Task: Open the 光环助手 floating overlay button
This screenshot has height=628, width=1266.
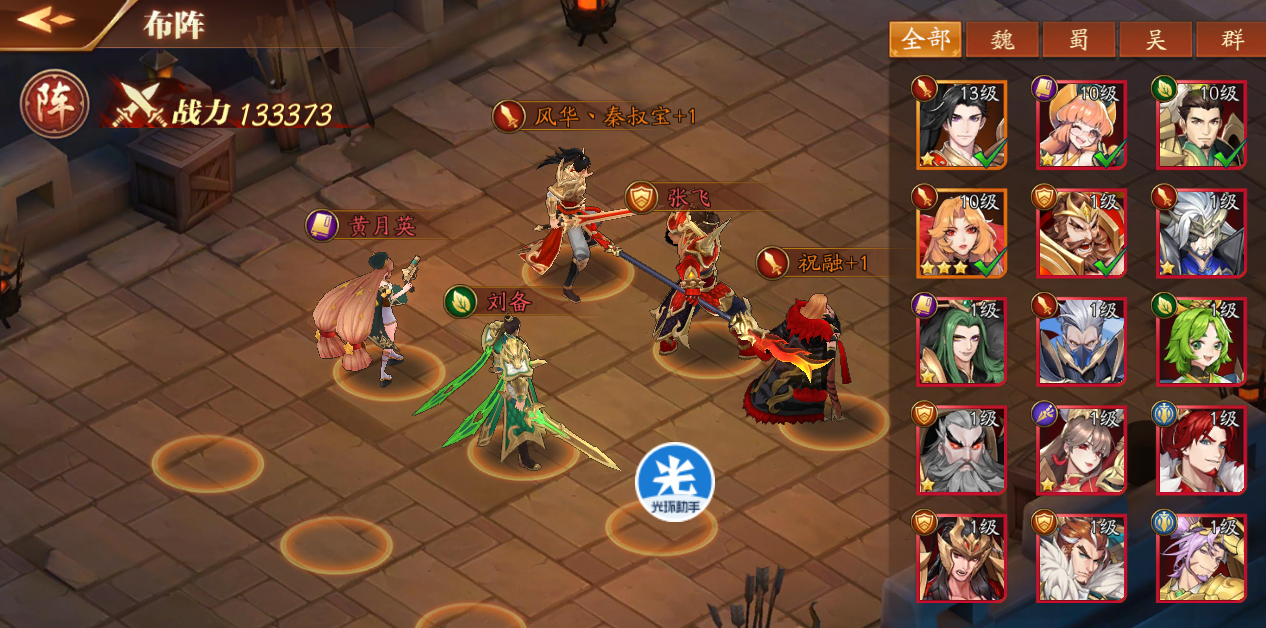Action: tap(675, 482)
